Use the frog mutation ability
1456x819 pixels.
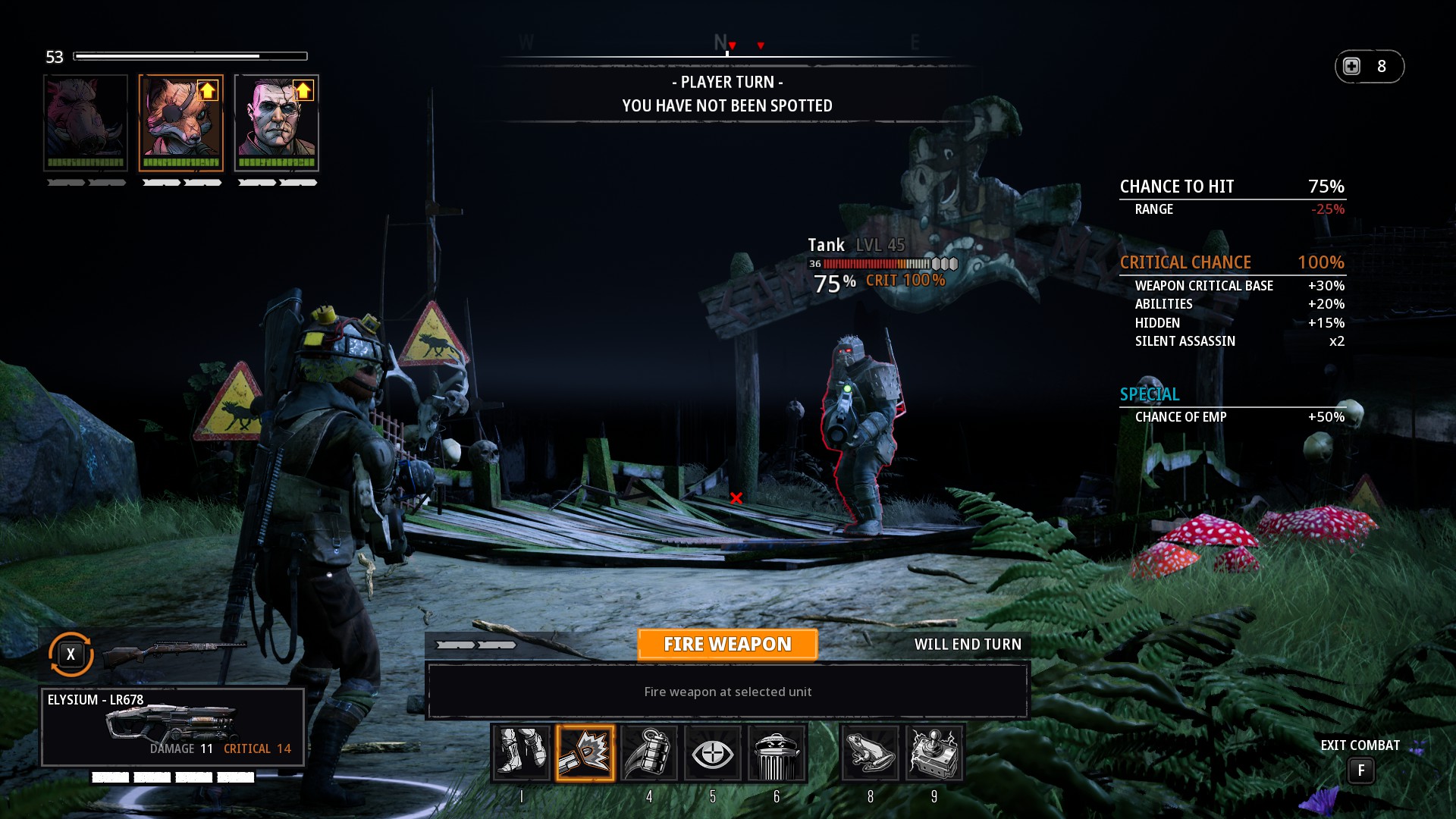click(871, 753)
